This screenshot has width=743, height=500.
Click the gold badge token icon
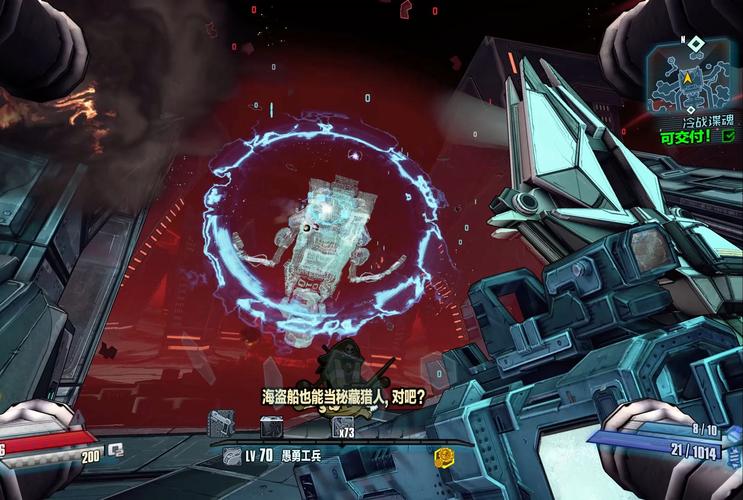pos(444,456)
